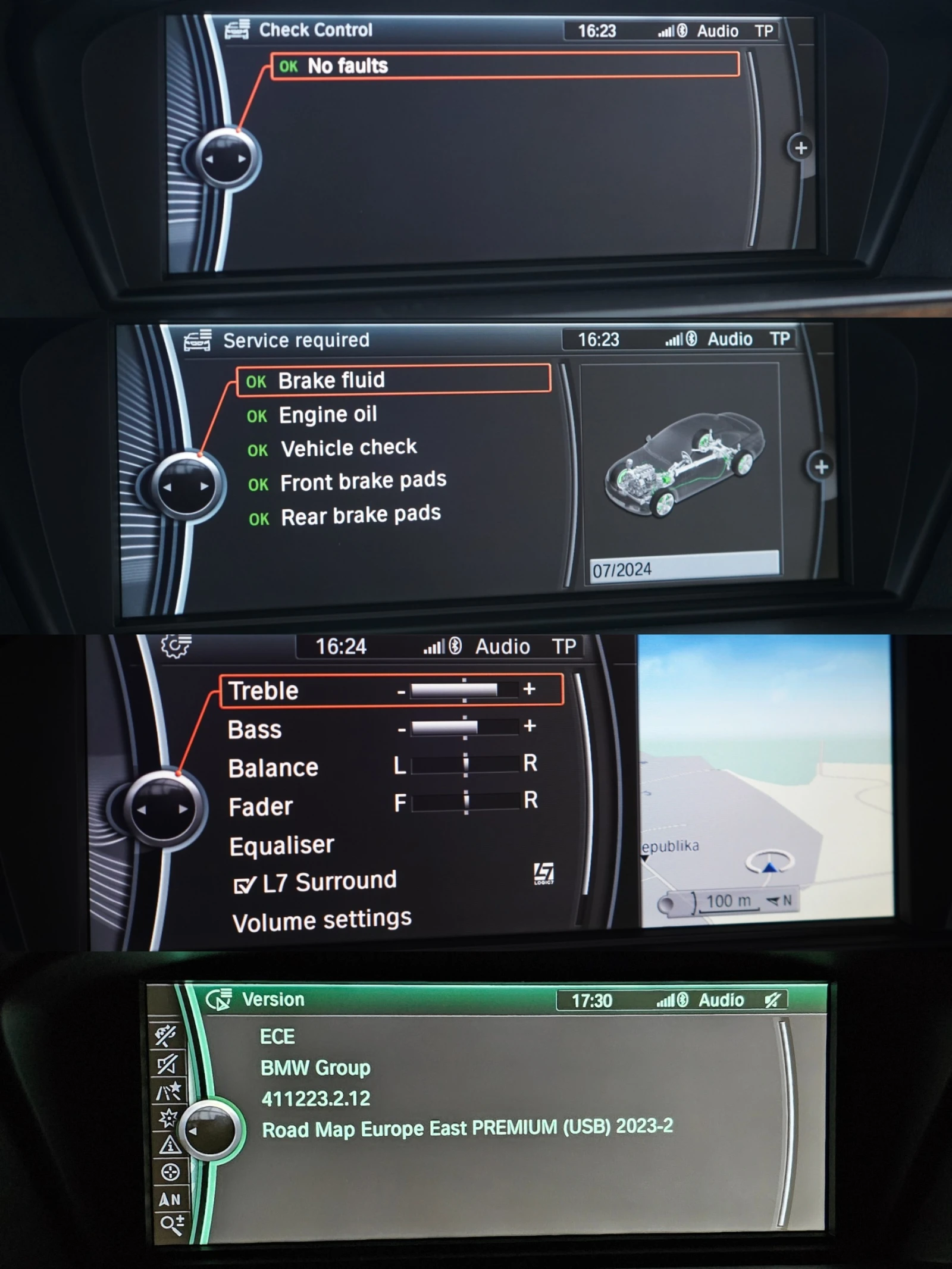Select the scenic route star icon
This screenshot has height=1269, width=952.
168,1091
